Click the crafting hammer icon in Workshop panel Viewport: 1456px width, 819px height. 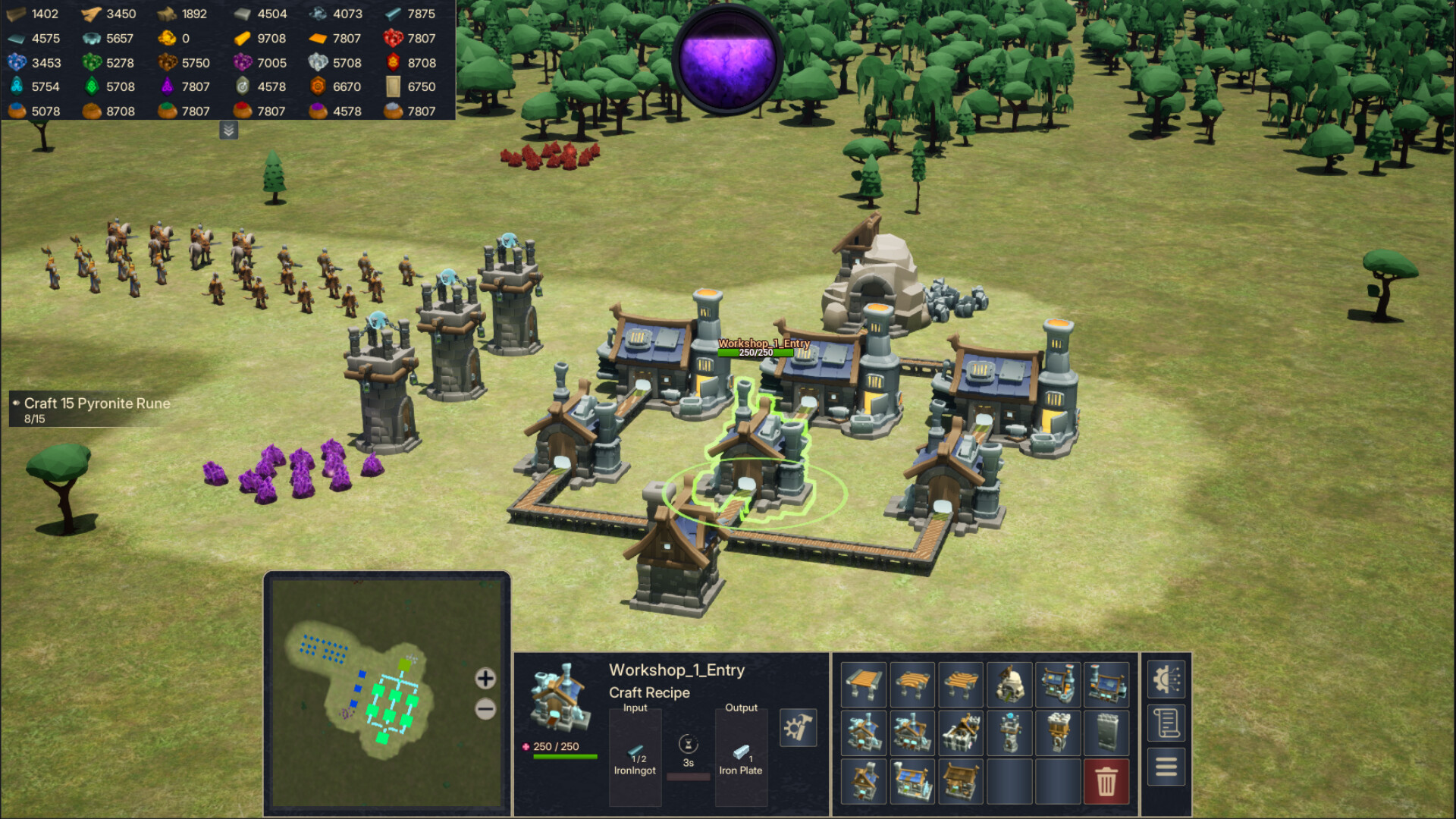click(798, 726)
